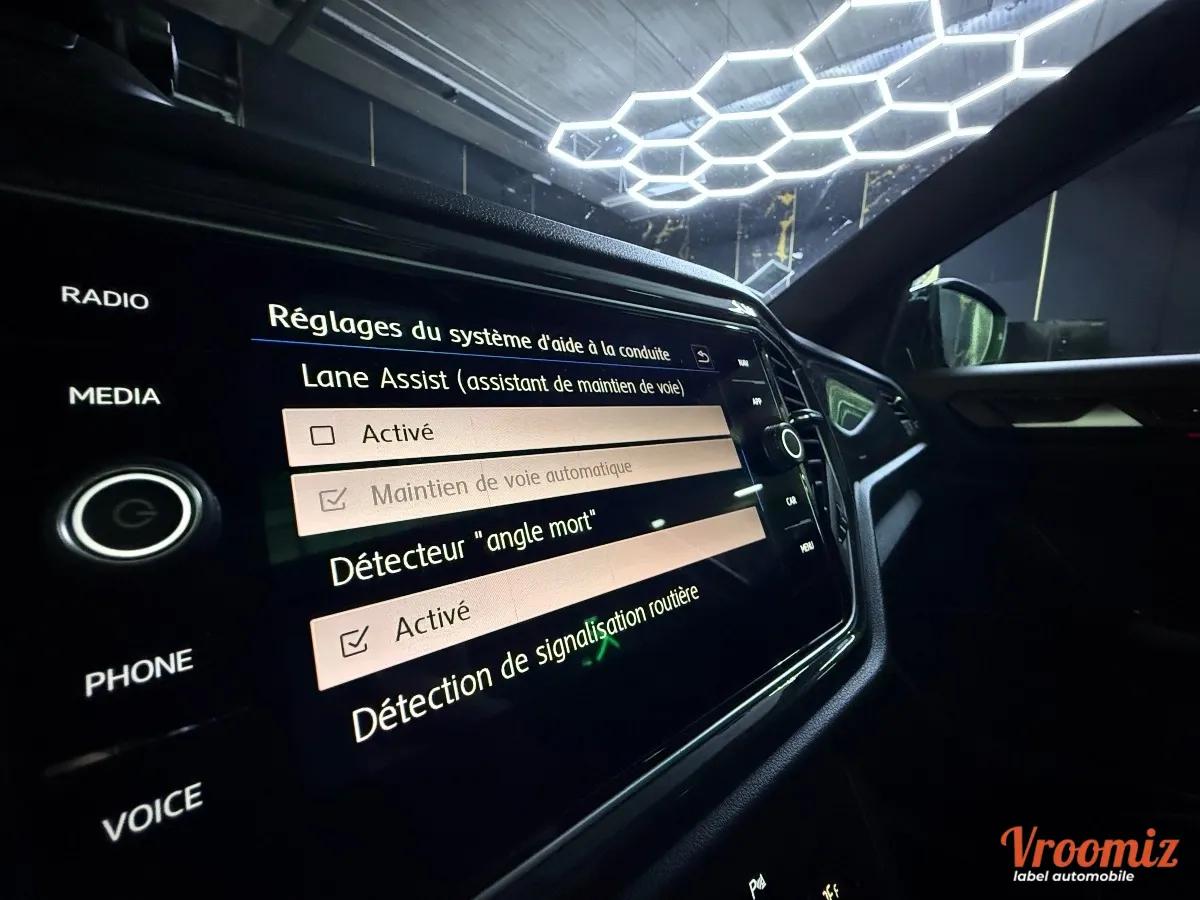
Task: Open the MEDIA source
Action: point(114,396)
